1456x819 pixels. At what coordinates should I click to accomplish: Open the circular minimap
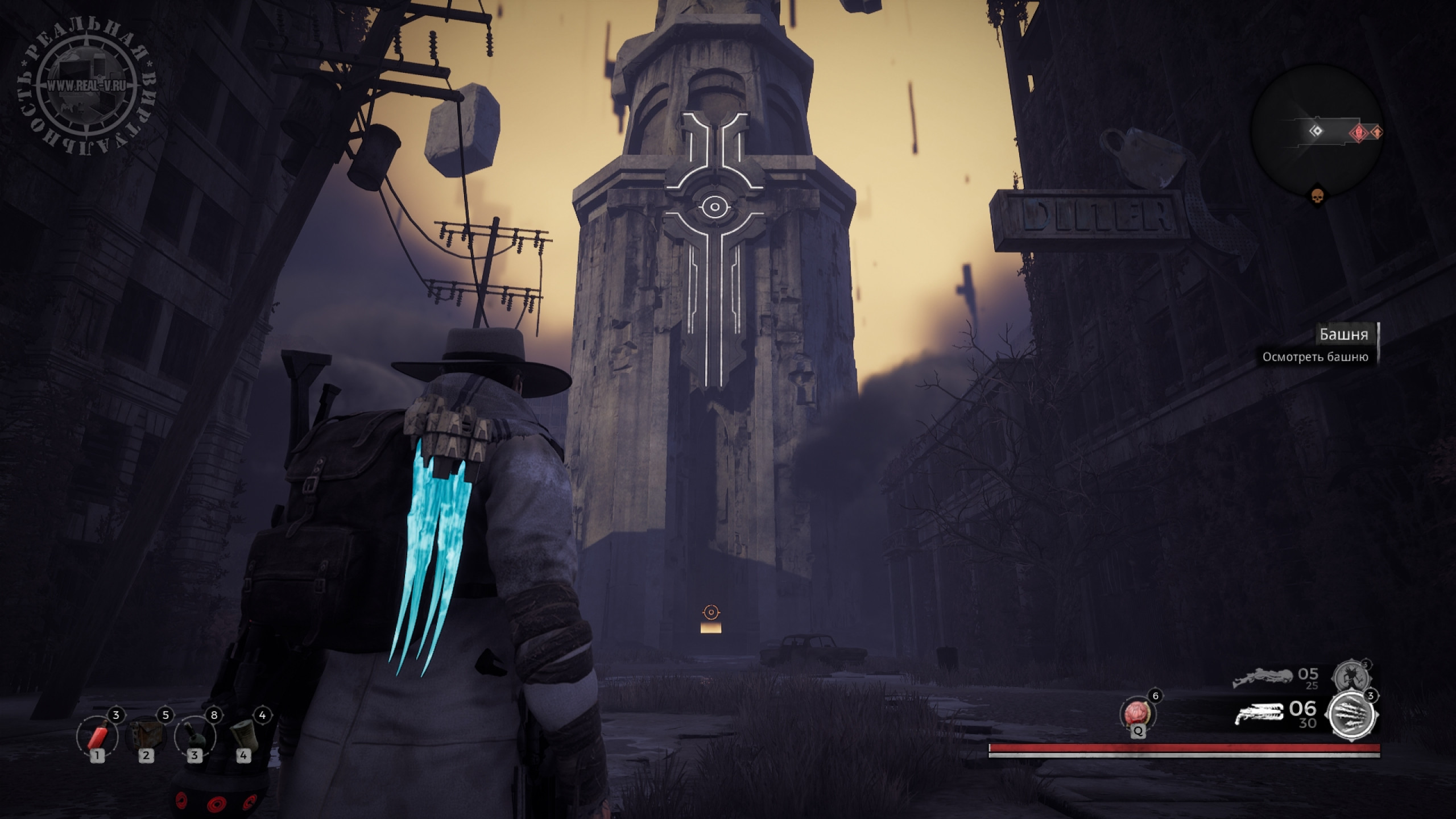click(1316, 132)
